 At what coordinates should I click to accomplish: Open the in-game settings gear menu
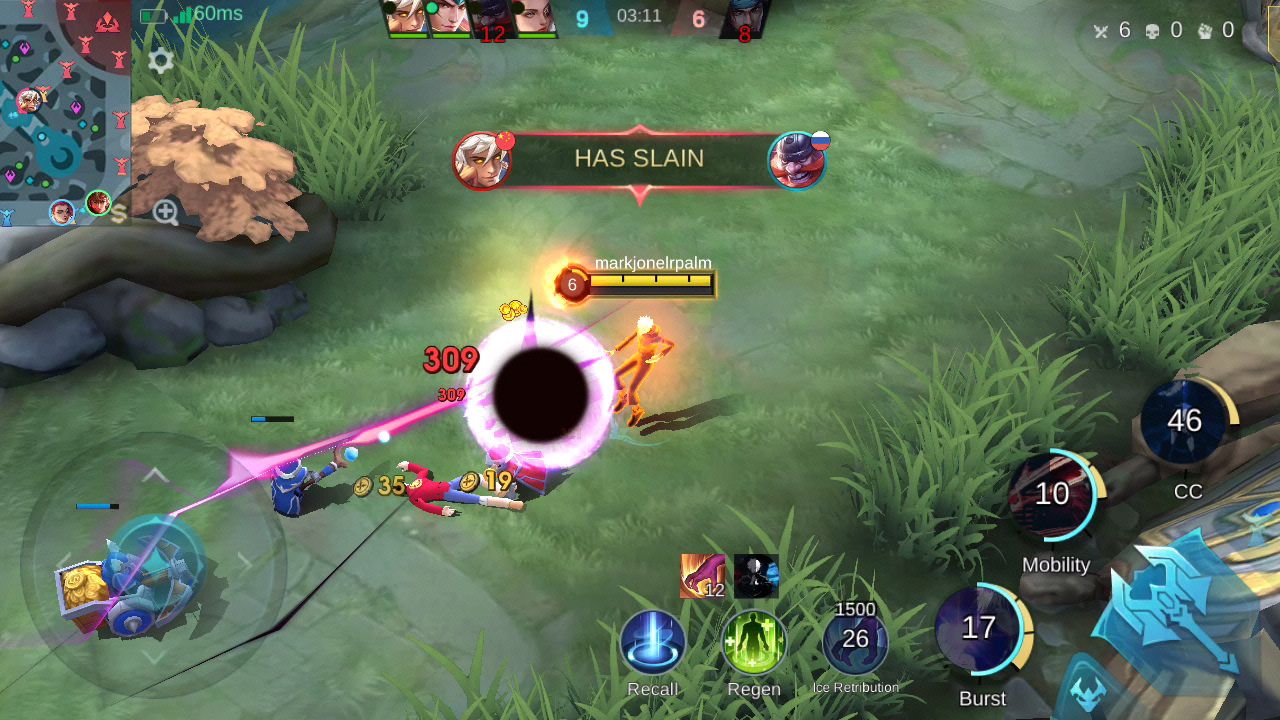point(160,61)
